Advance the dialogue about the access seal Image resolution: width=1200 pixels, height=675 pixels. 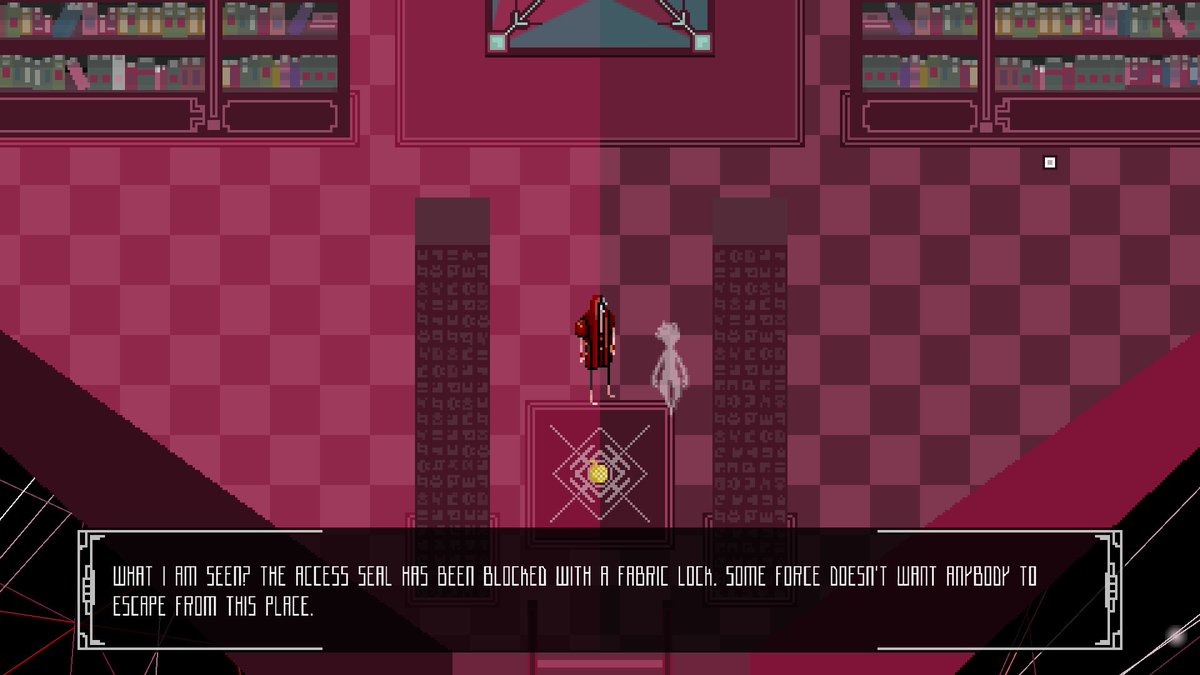click(598, 590)
